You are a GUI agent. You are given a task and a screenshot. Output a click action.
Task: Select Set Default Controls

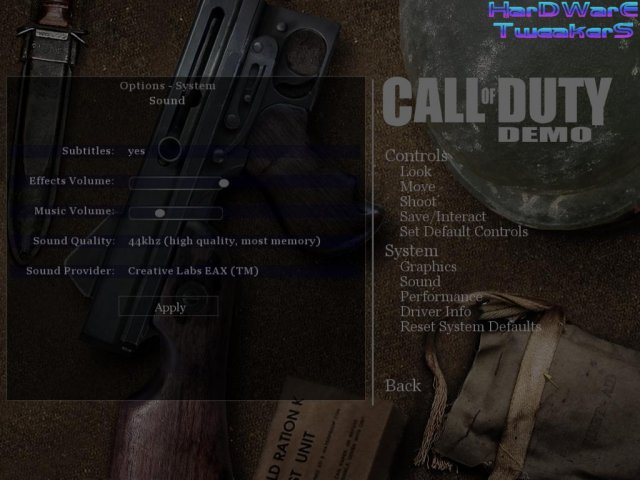(463, 232)
